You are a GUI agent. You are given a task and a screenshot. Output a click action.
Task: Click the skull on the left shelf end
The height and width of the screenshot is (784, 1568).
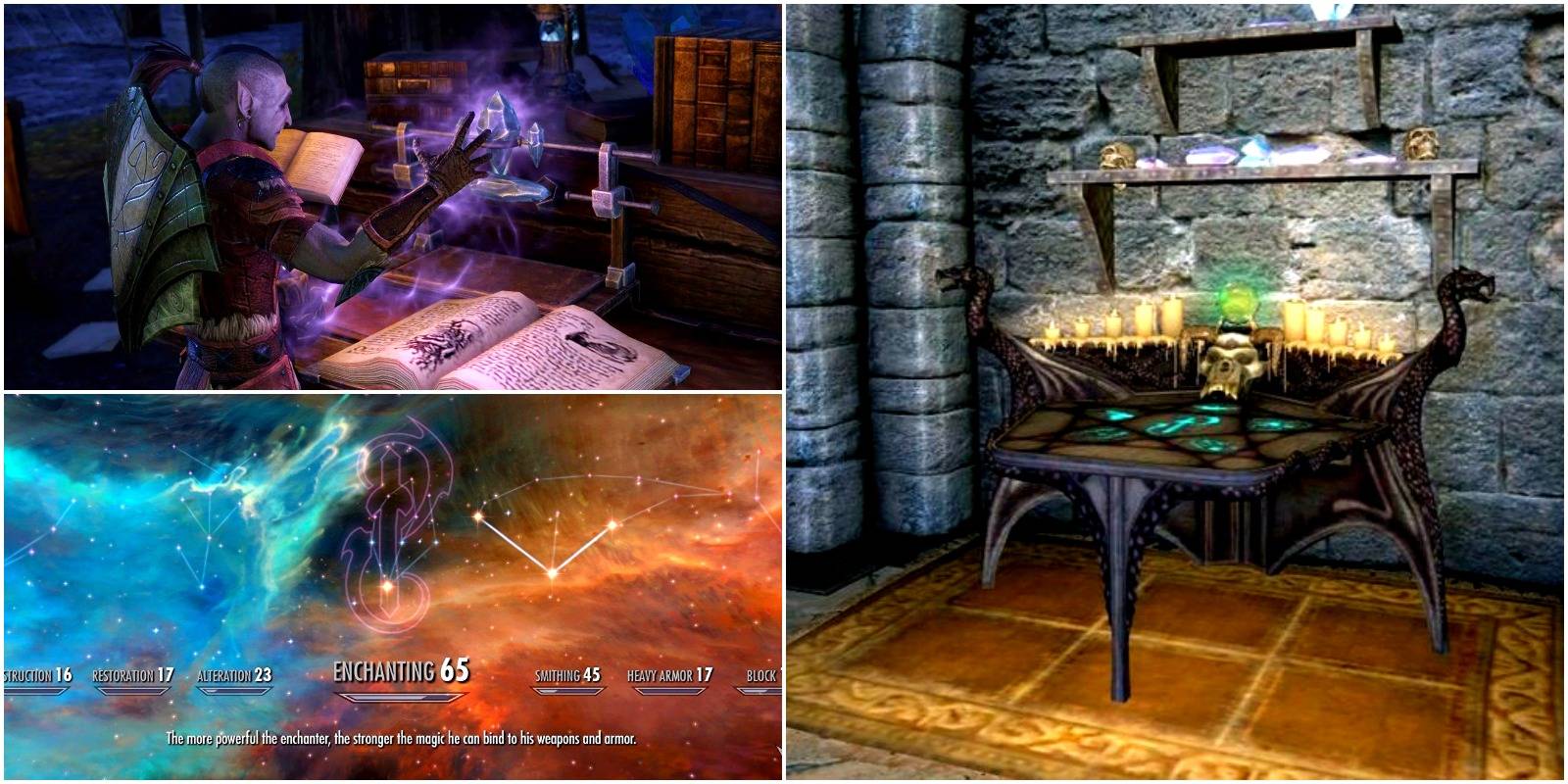click(x=1116, y=155)
